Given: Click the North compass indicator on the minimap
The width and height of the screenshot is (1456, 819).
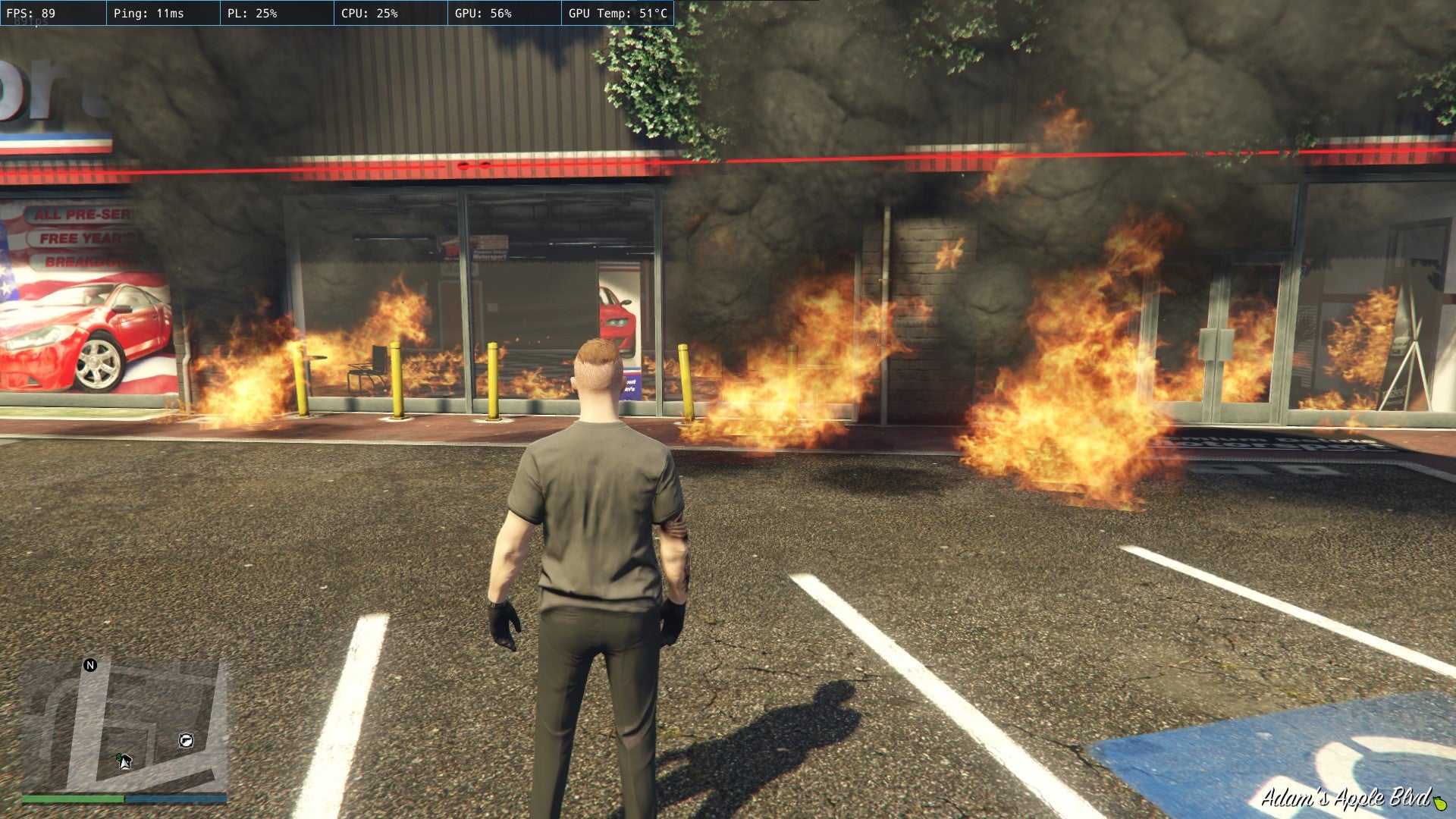Looking at the screenshot, I should (90, 665).
